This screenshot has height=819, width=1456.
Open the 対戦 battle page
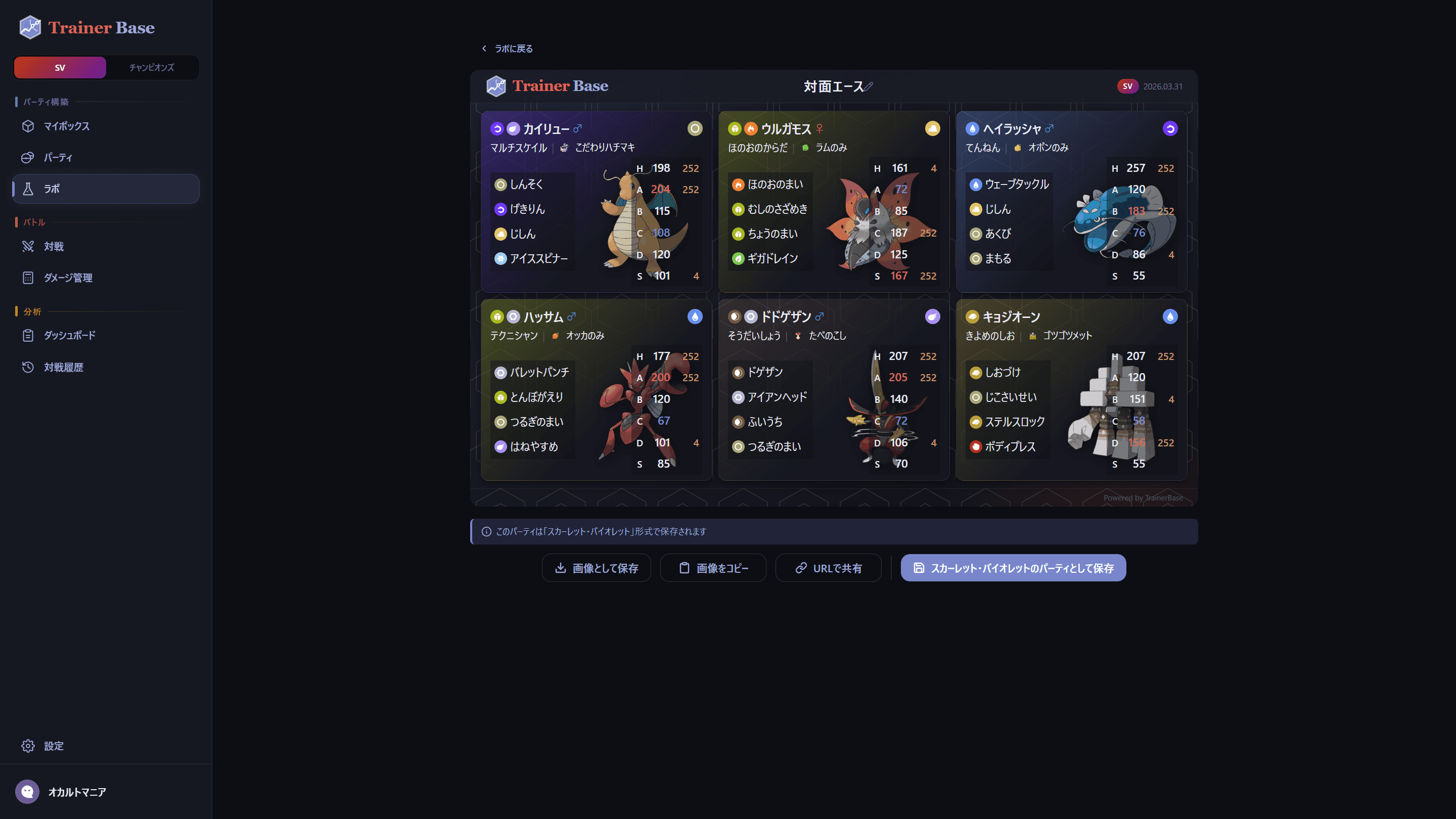(54, 246)
